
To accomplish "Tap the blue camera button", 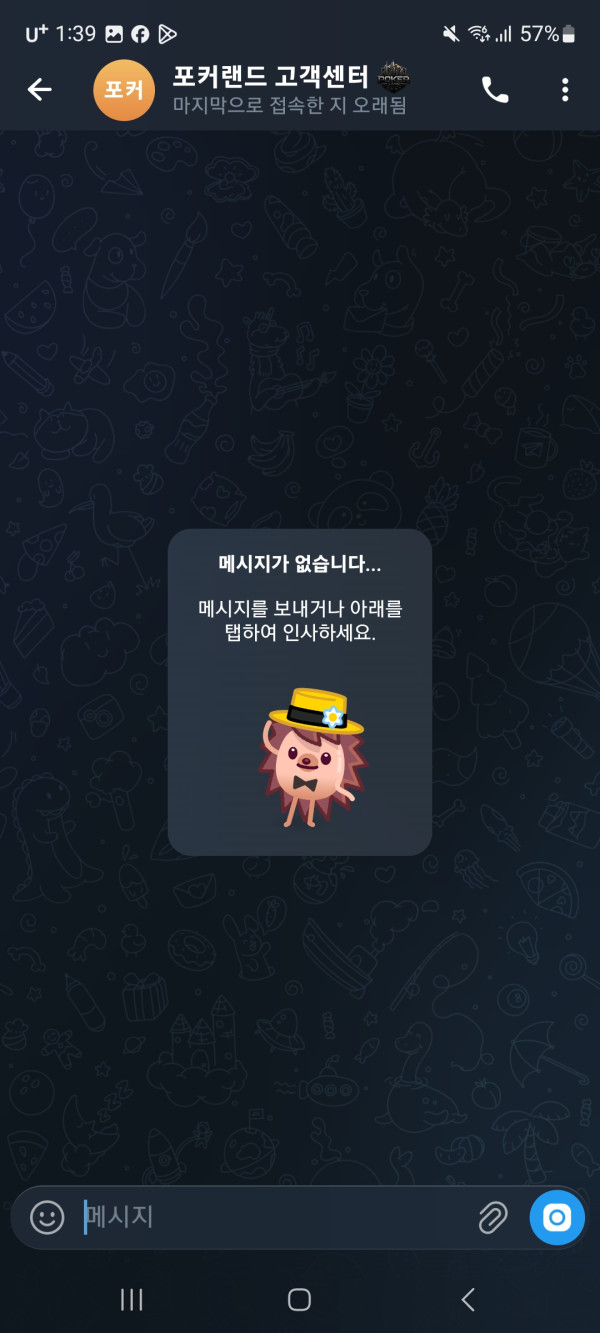I will pos(557,1217).
